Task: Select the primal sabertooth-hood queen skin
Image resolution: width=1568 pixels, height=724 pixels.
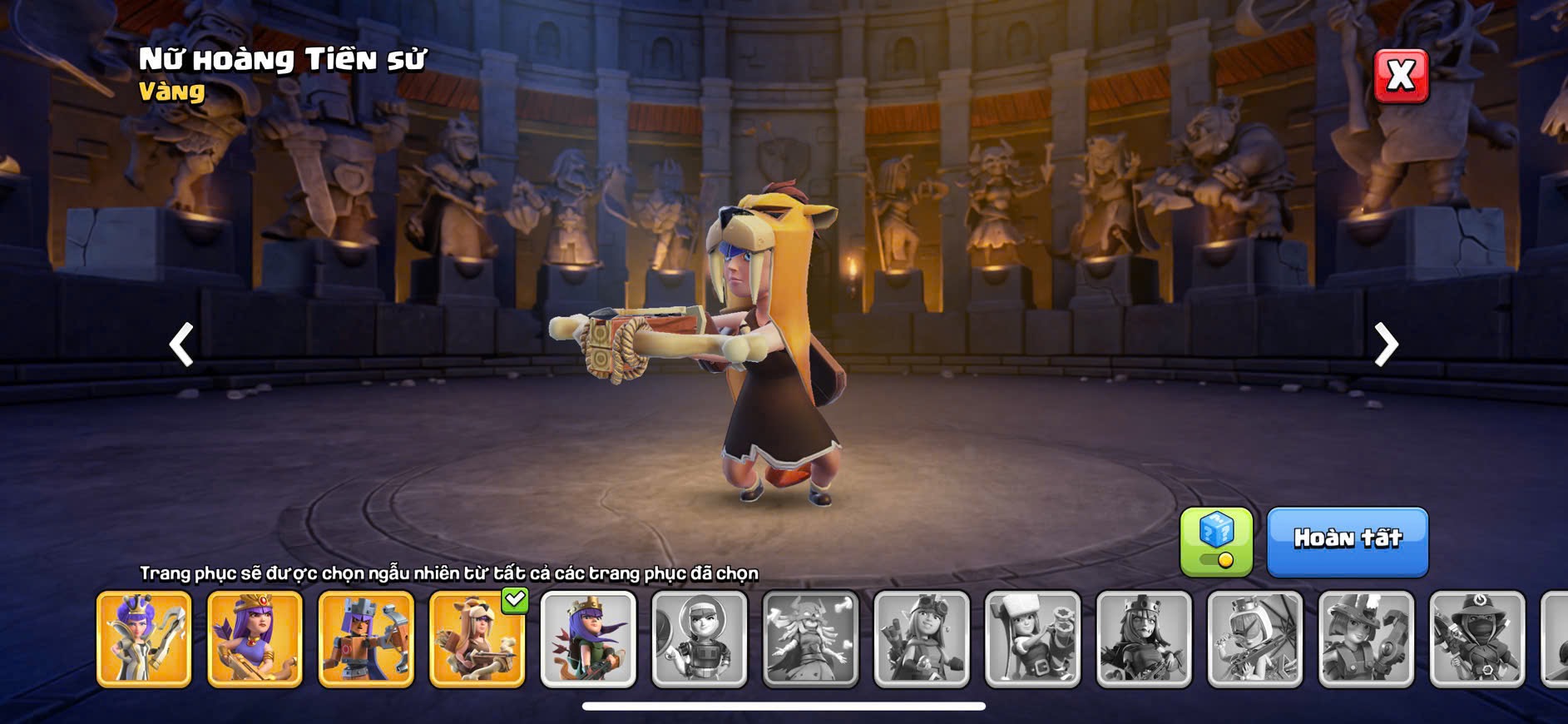Action: click(x=477, y=639)
